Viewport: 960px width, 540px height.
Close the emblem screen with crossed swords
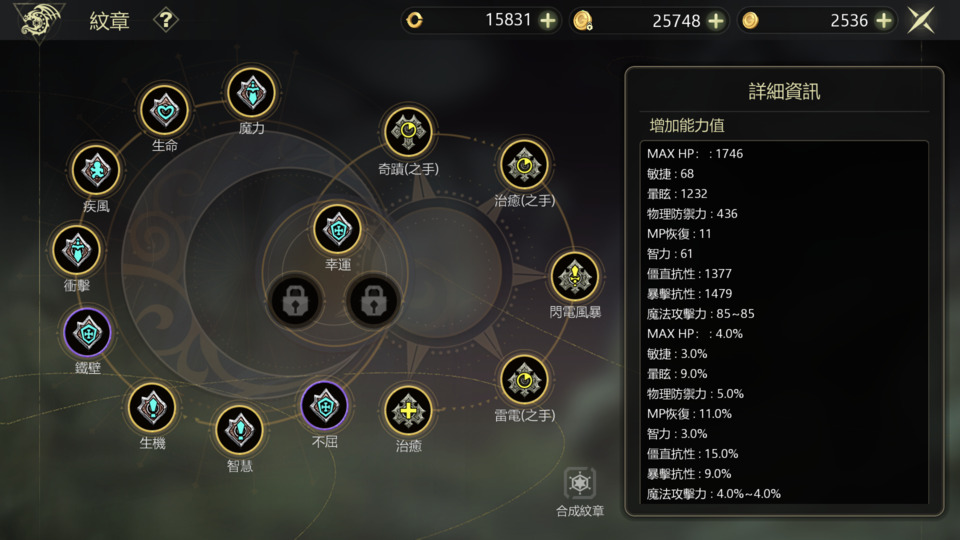tap(921, 20)
